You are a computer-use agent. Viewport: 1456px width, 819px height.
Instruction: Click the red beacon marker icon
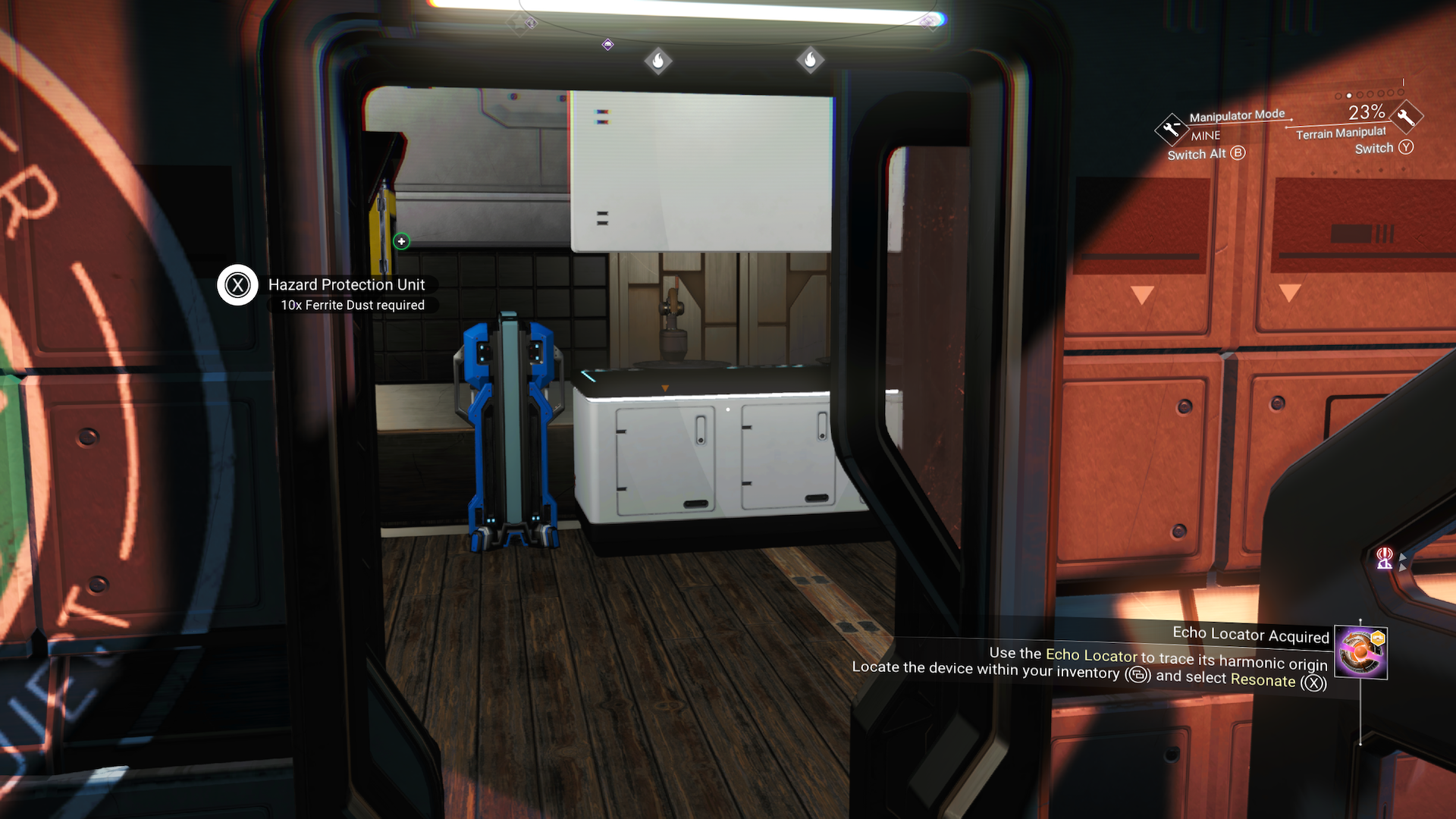coord(1385,558)
